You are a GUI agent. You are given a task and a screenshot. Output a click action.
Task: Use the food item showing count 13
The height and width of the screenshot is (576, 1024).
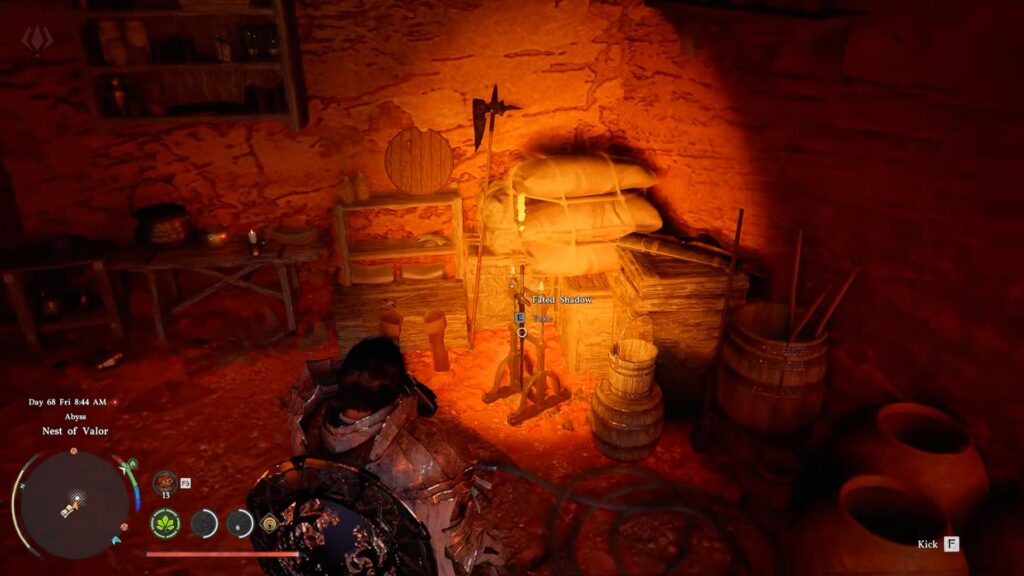coord(164,483)
